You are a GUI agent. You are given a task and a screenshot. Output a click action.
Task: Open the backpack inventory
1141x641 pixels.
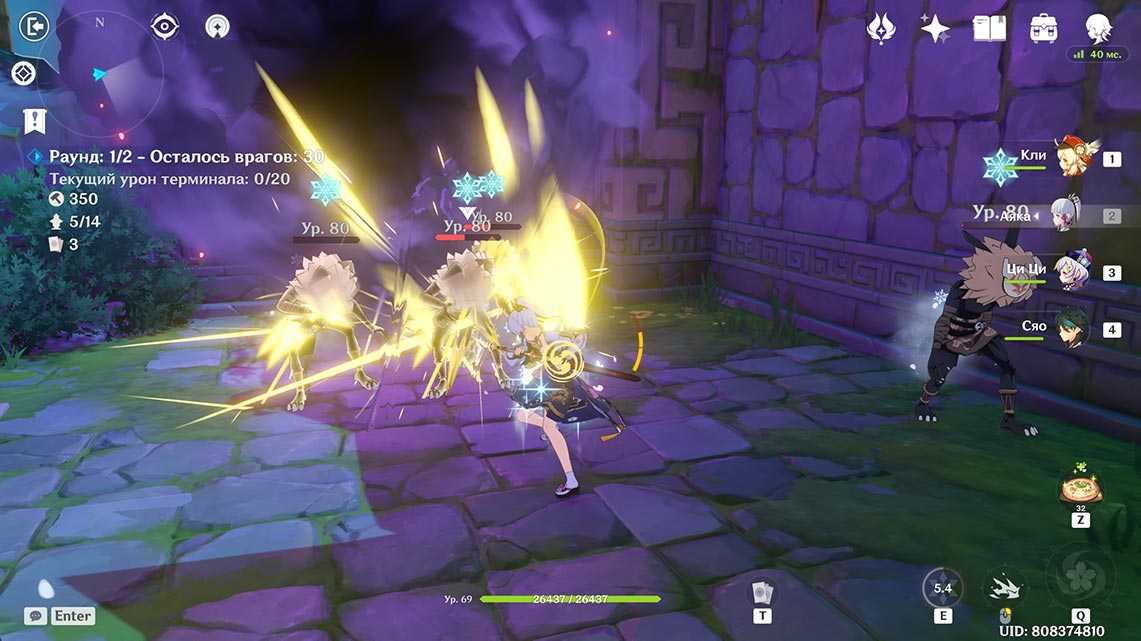coord(1044,28)
